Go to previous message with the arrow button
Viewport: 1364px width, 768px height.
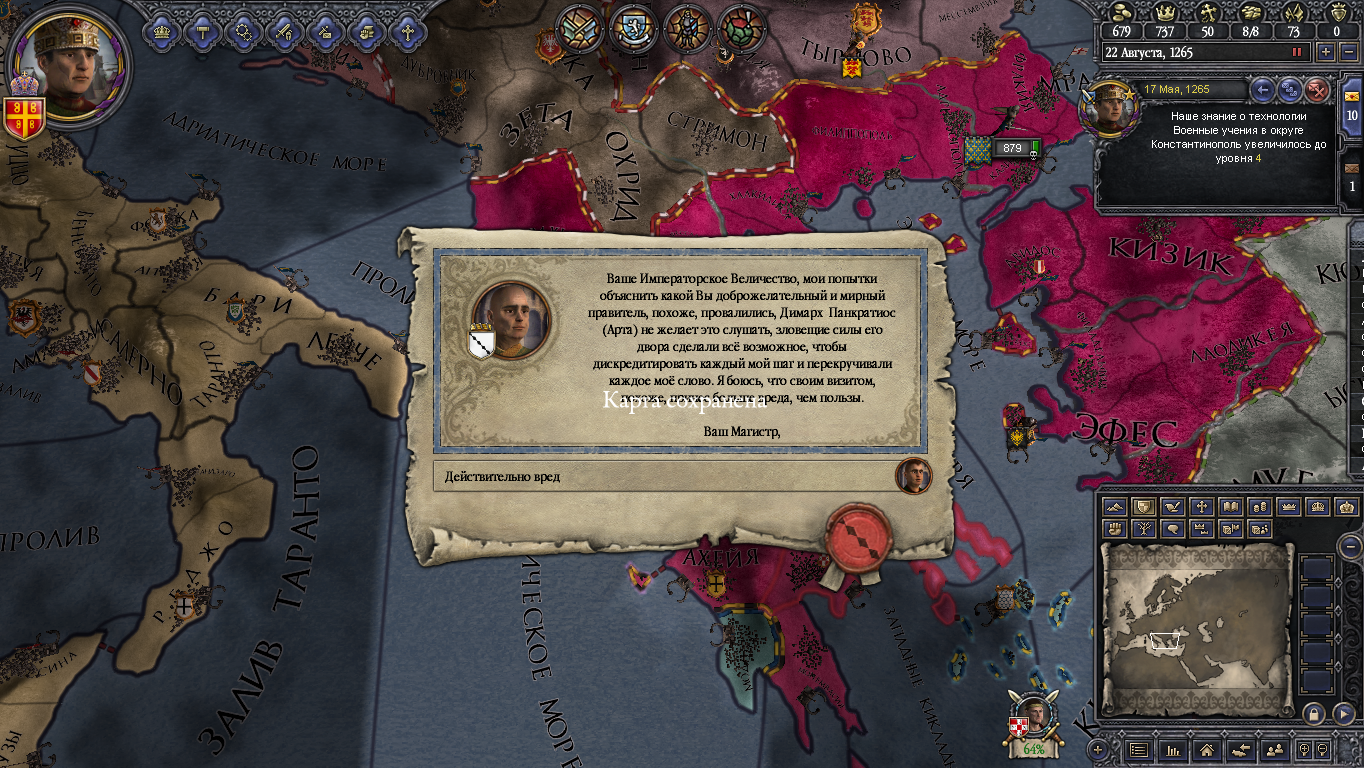[1263, 90]
